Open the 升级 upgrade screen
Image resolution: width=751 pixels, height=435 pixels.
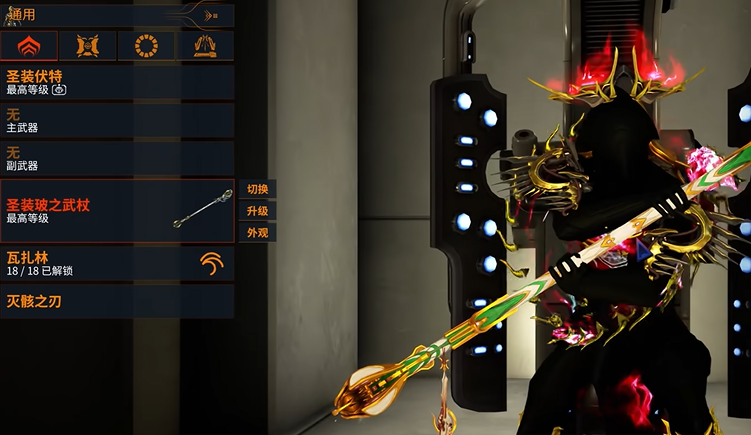(x=257, y=211)
